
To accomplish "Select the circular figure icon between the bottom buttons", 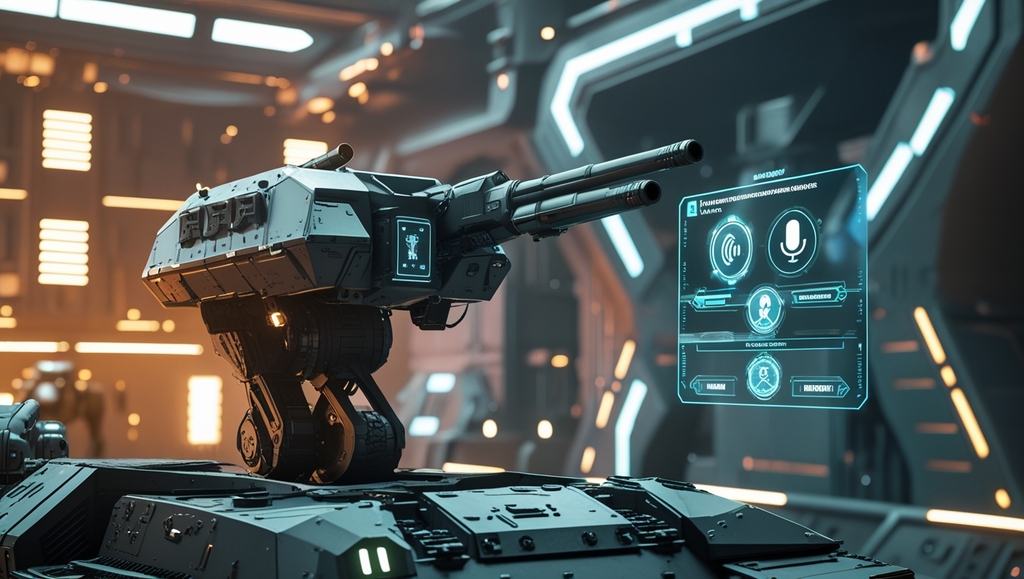I will [764, 377].
